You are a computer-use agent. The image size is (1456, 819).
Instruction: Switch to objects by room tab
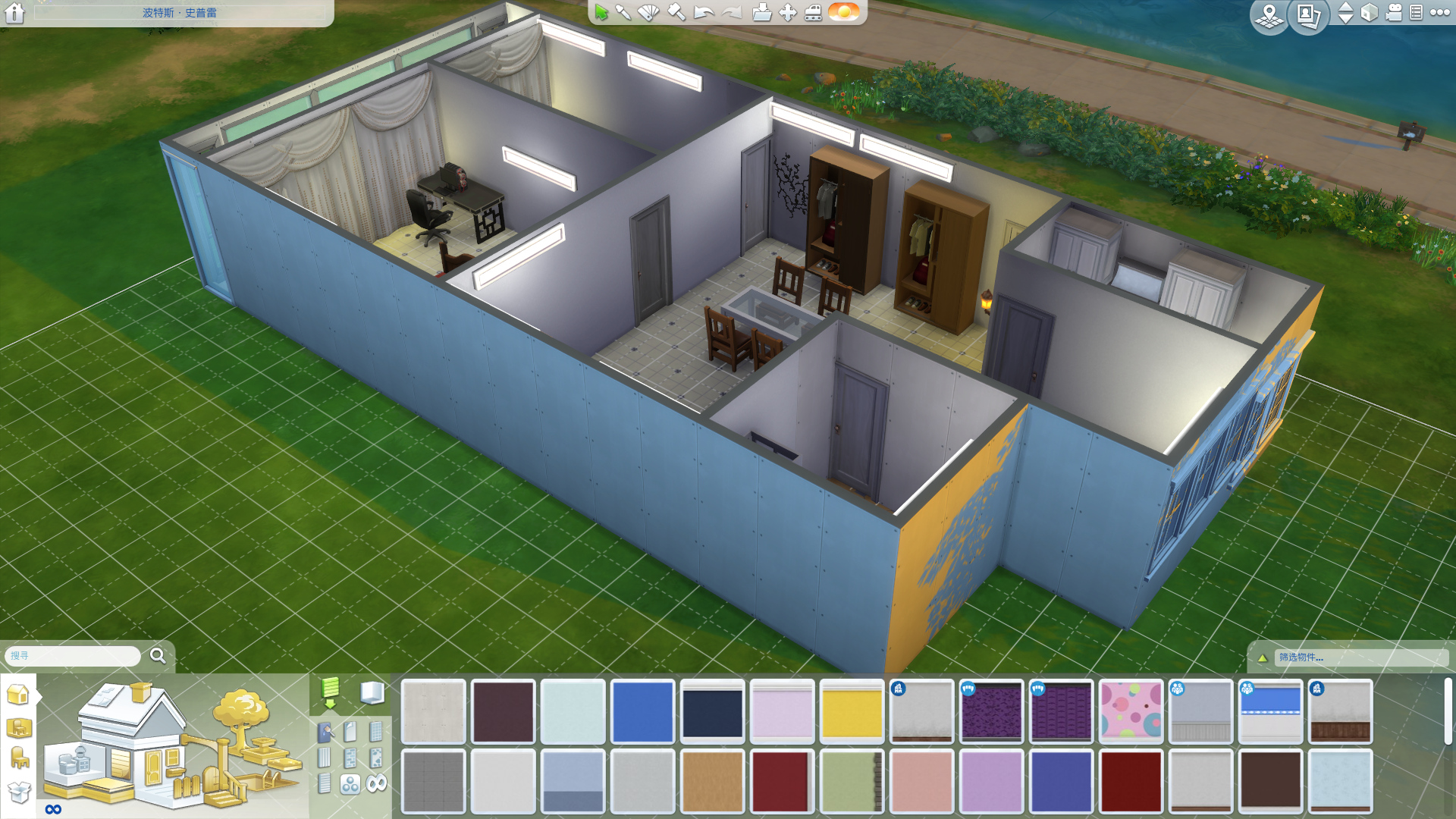19,727
